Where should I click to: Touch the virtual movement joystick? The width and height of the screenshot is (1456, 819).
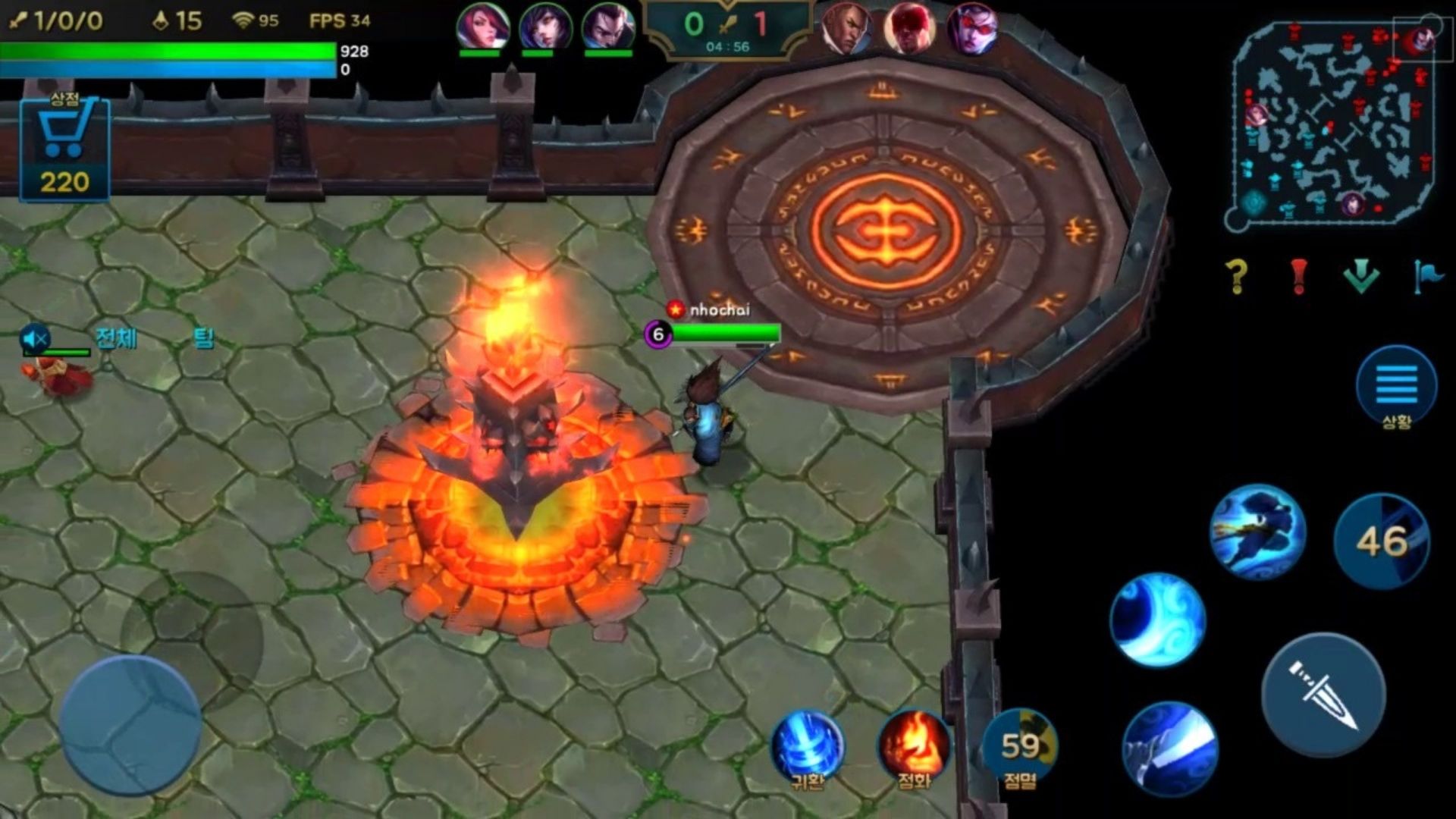130,726
